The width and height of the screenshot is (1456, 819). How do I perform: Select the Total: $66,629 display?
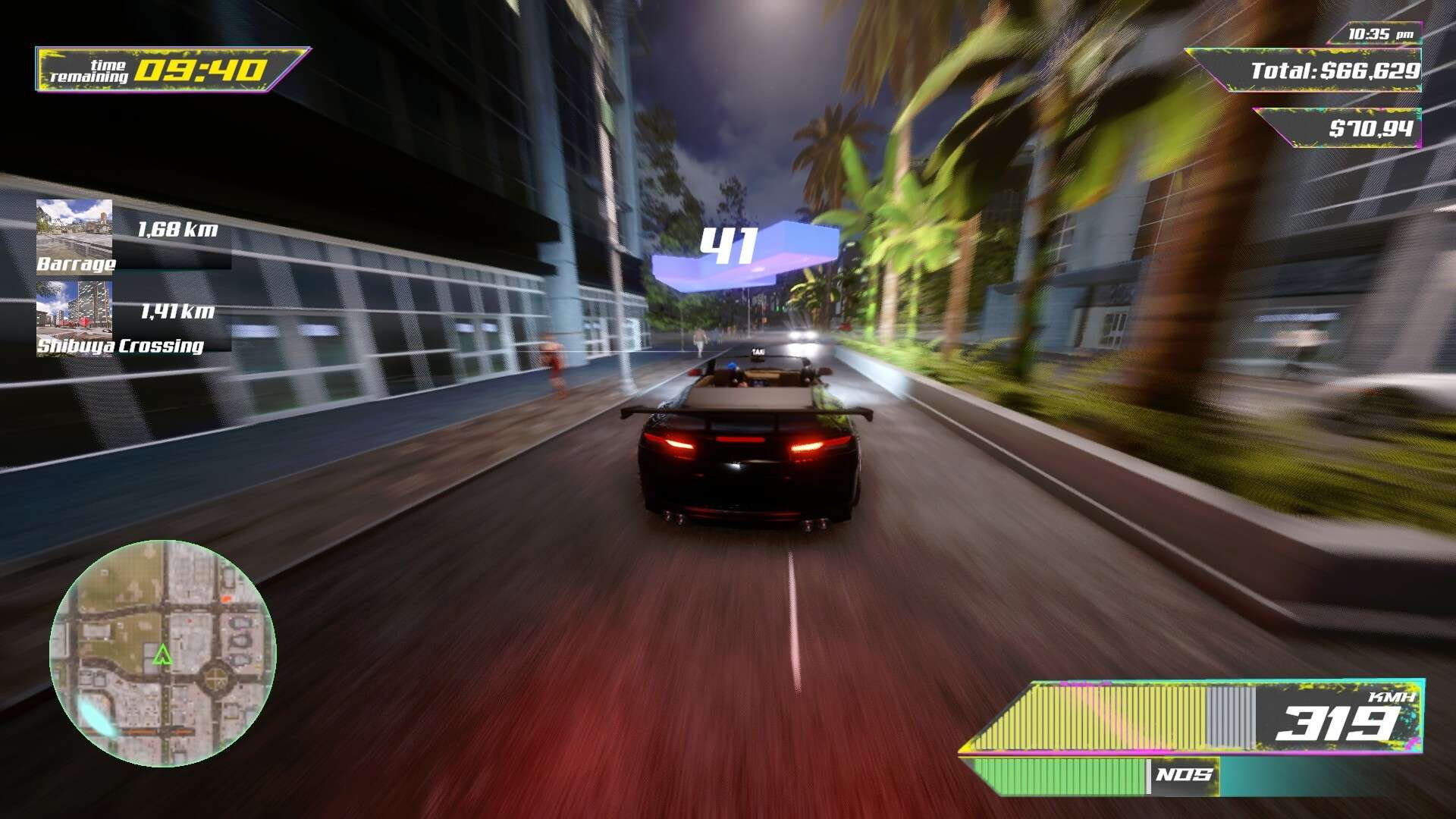click(1335, 71)
